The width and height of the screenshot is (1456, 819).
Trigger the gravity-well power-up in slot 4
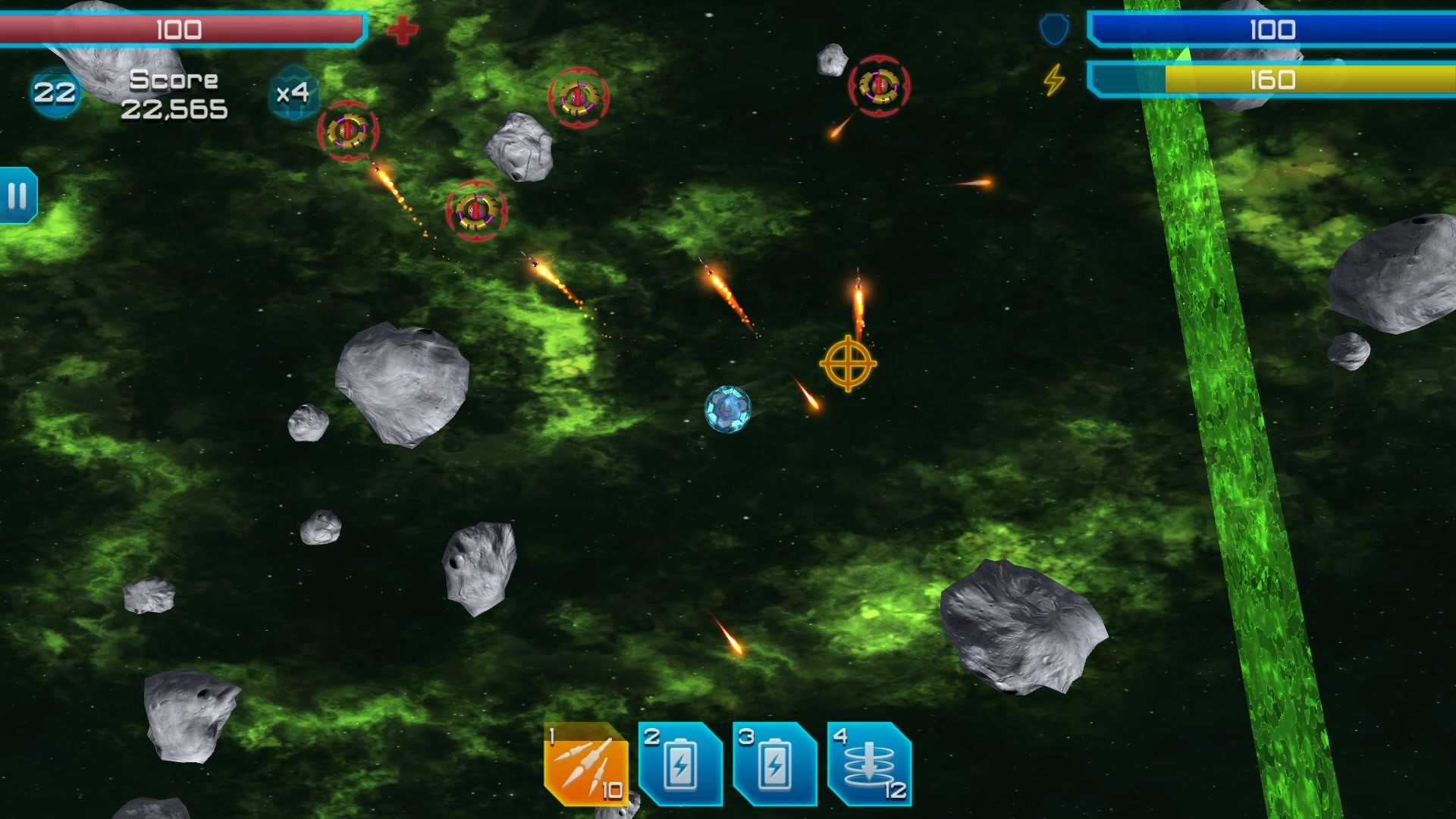tap(871, 766)
